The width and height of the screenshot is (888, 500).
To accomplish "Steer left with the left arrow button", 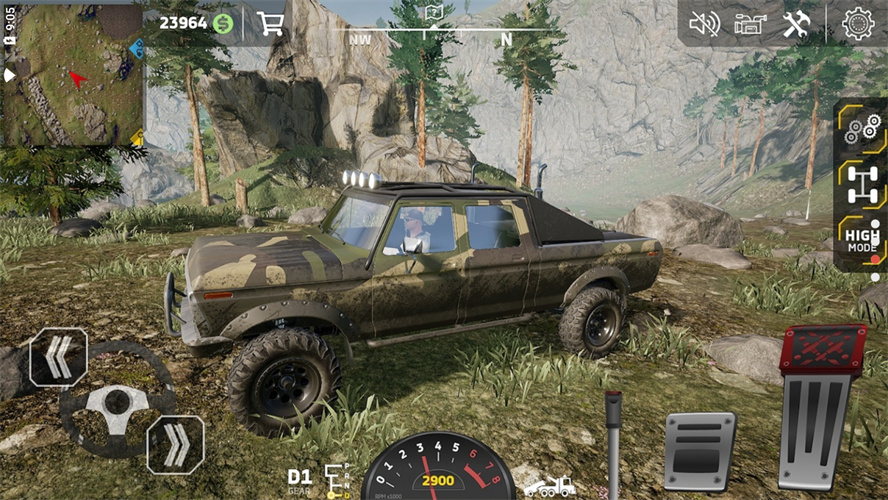I will [58, 357].
